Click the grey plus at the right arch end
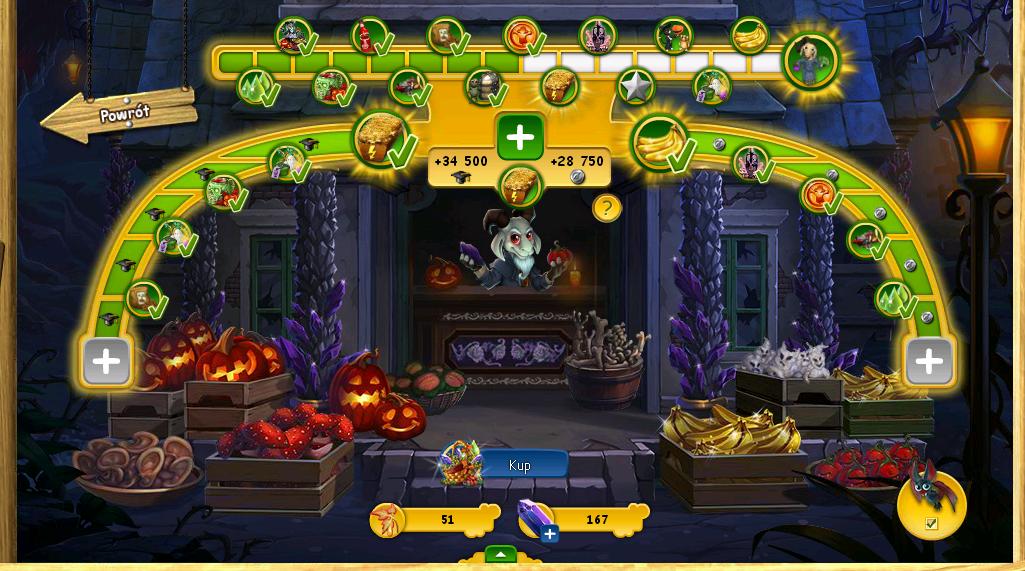This screenshot has height=571, width=1025. point(928,361)
